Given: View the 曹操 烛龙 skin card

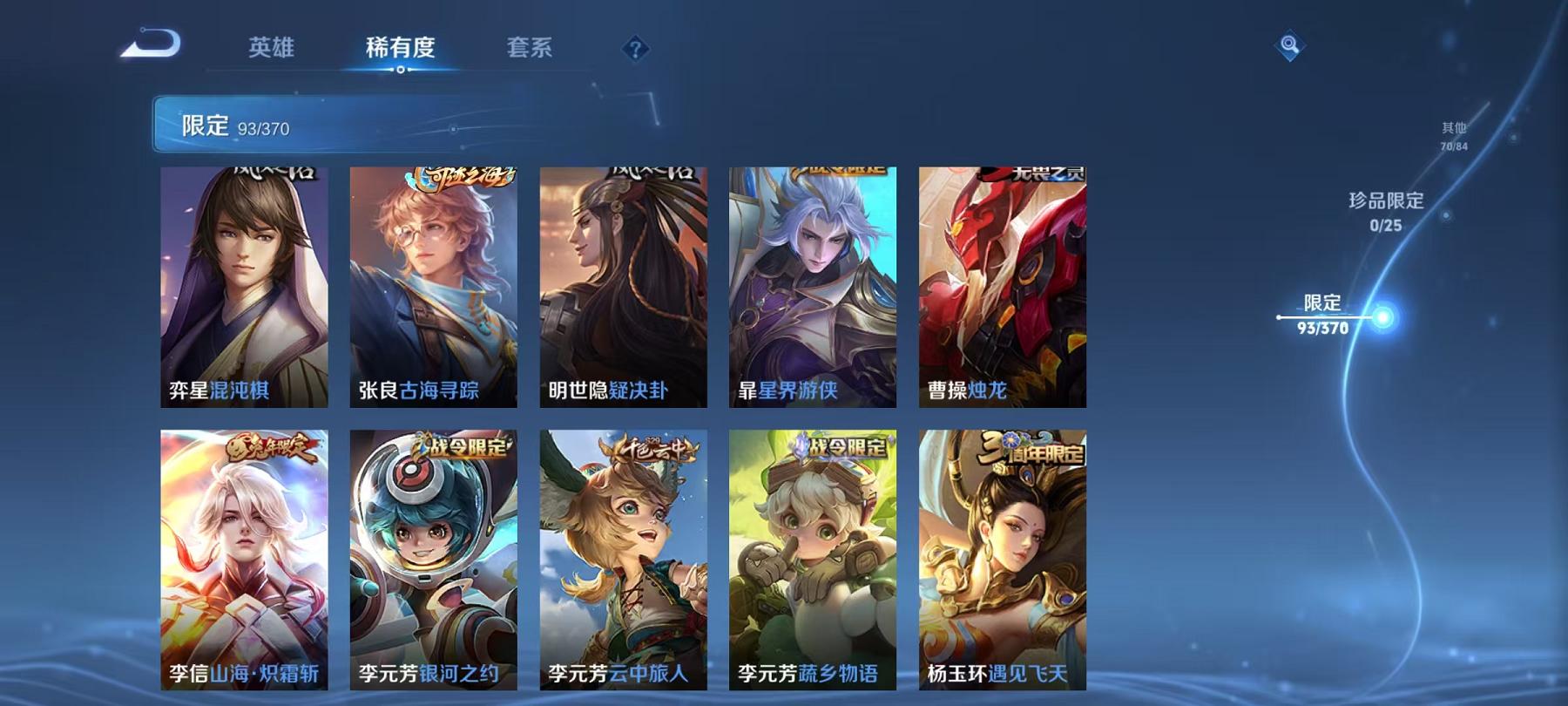Looking at the screenshot, I should click(x=1003, y=288).
